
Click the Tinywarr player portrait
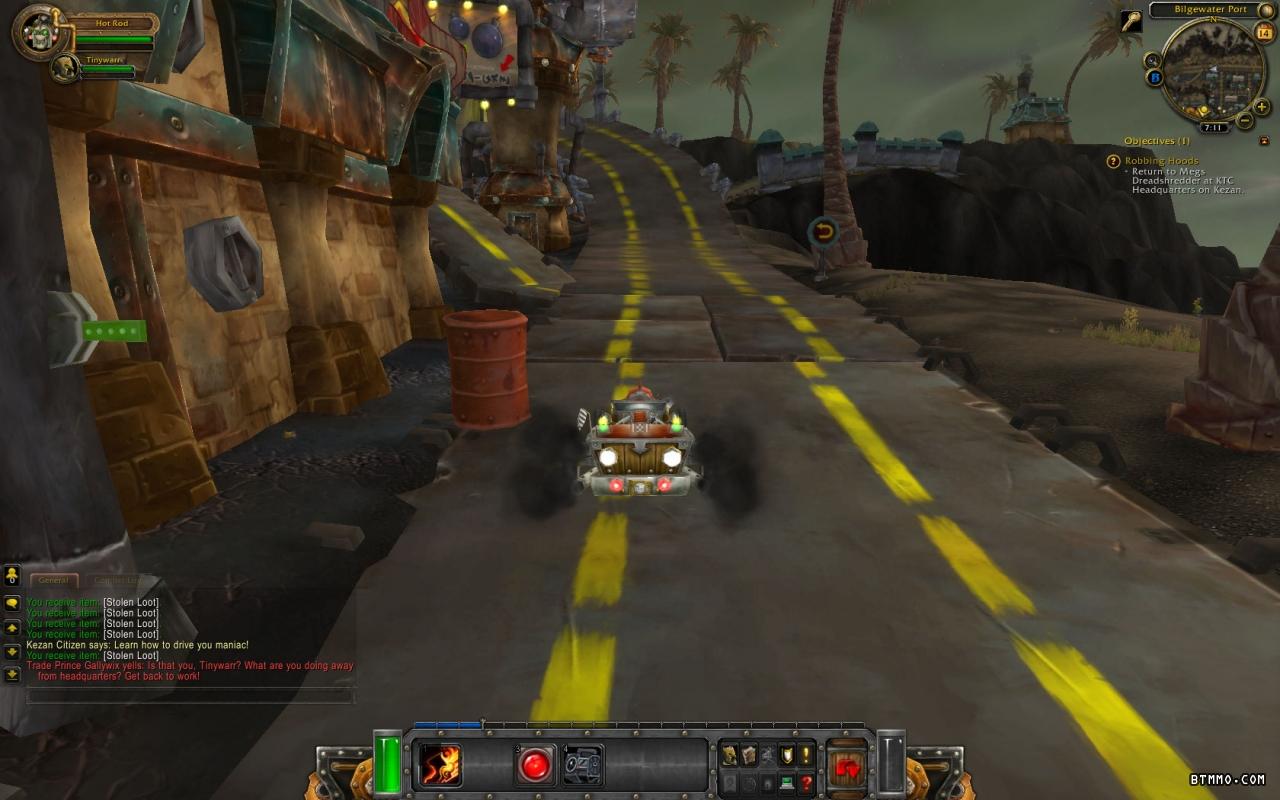[65, 68]
